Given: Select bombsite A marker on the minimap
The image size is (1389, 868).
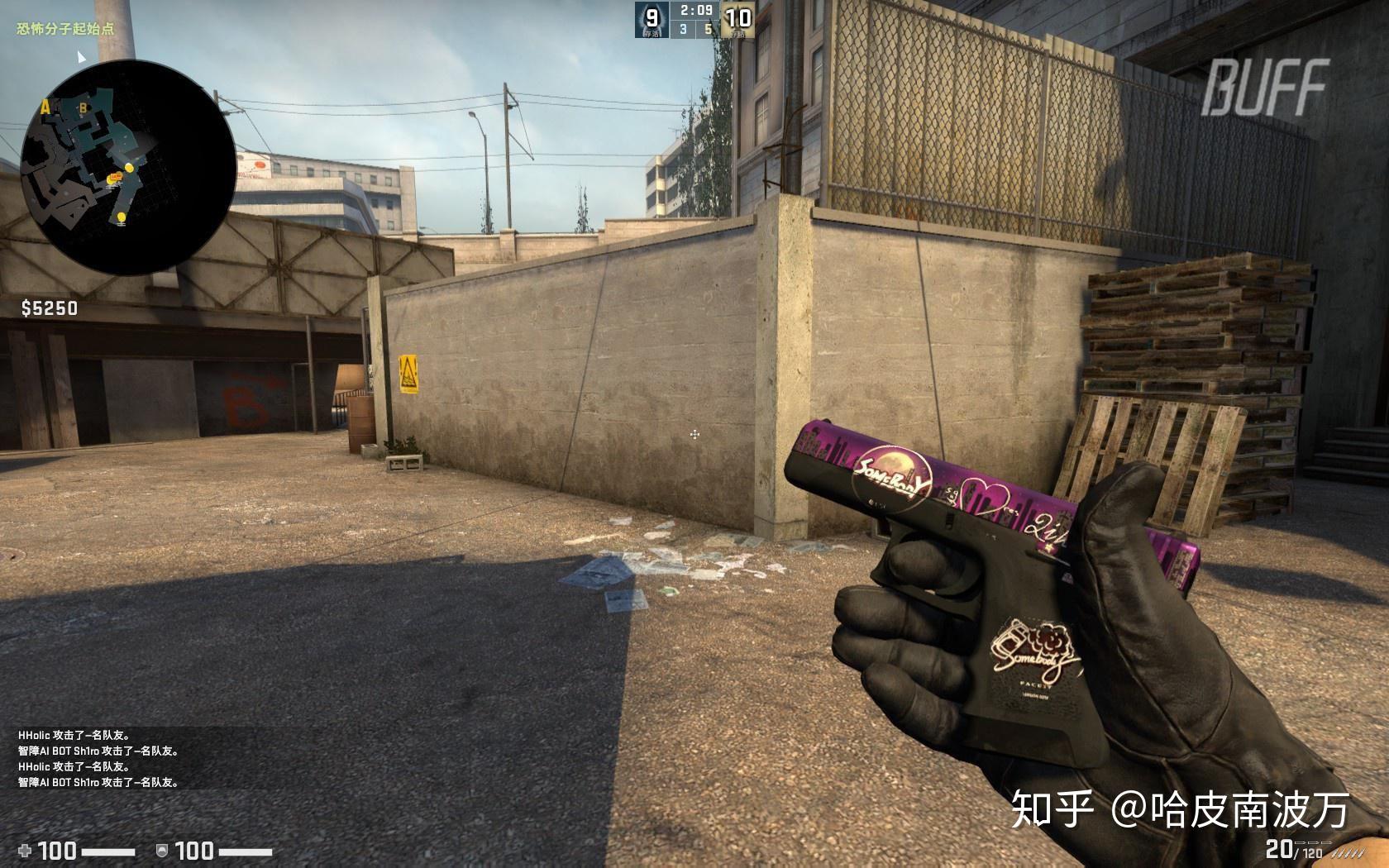Looking at the screenshot, I should pos(46,107).
